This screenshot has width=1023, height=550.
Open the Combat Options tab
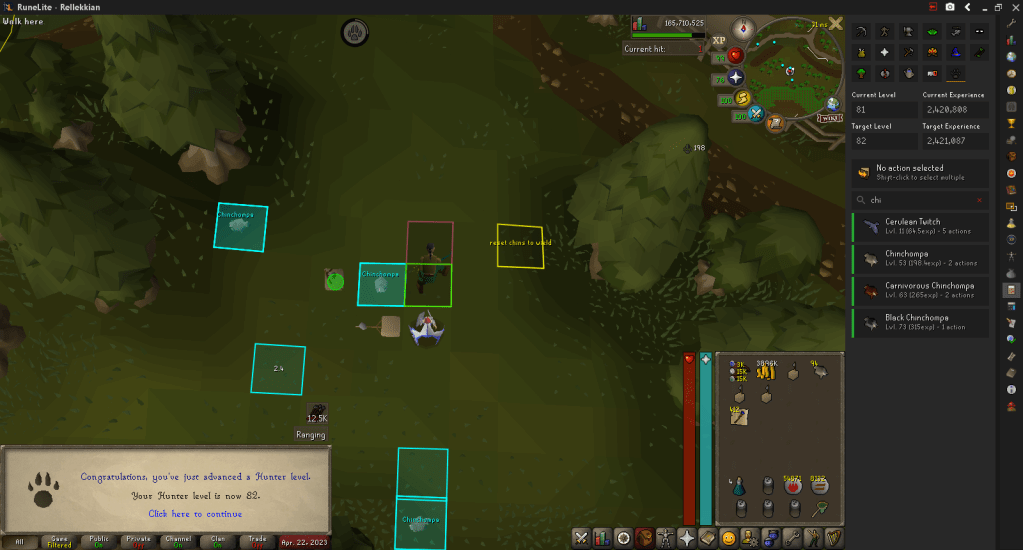tap(580, 538)
